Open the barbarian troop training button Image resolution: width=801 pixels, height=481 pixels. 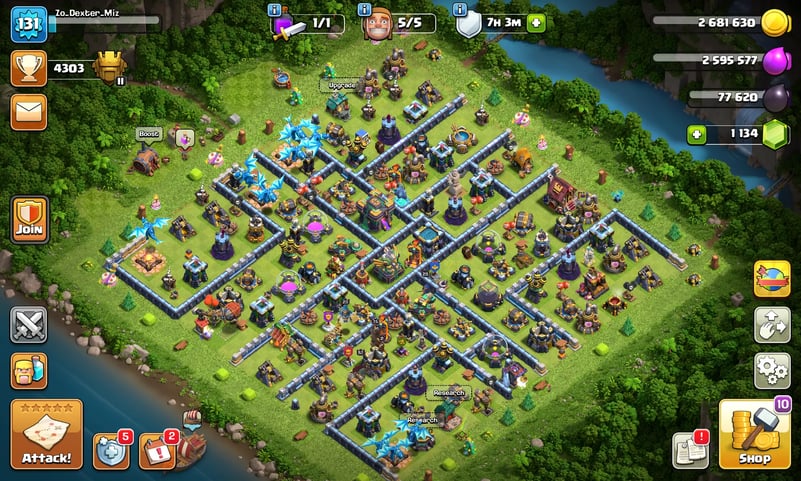(x=29, y=370)
